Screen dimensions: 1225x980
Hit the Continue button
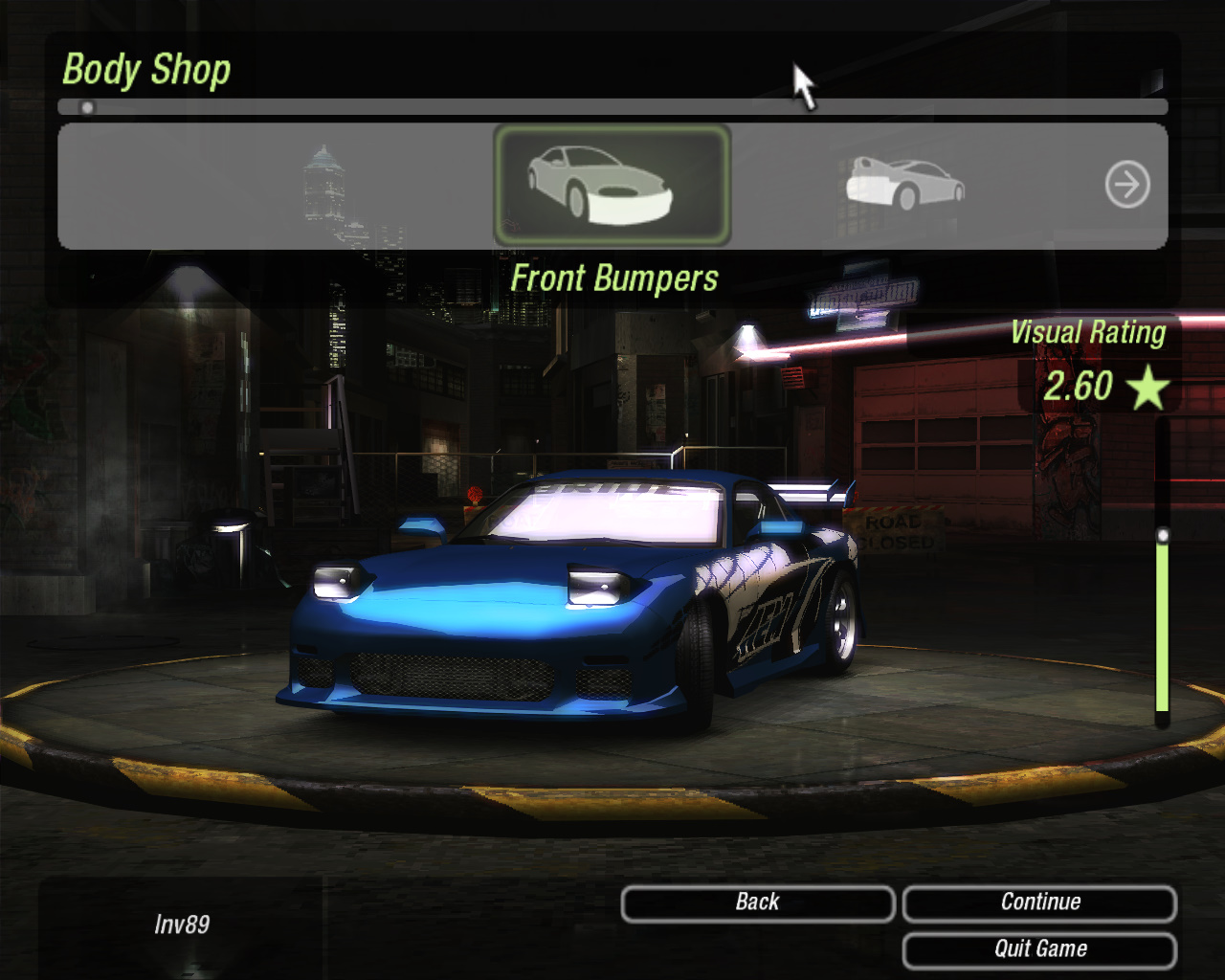click(x=1039, y=903)
